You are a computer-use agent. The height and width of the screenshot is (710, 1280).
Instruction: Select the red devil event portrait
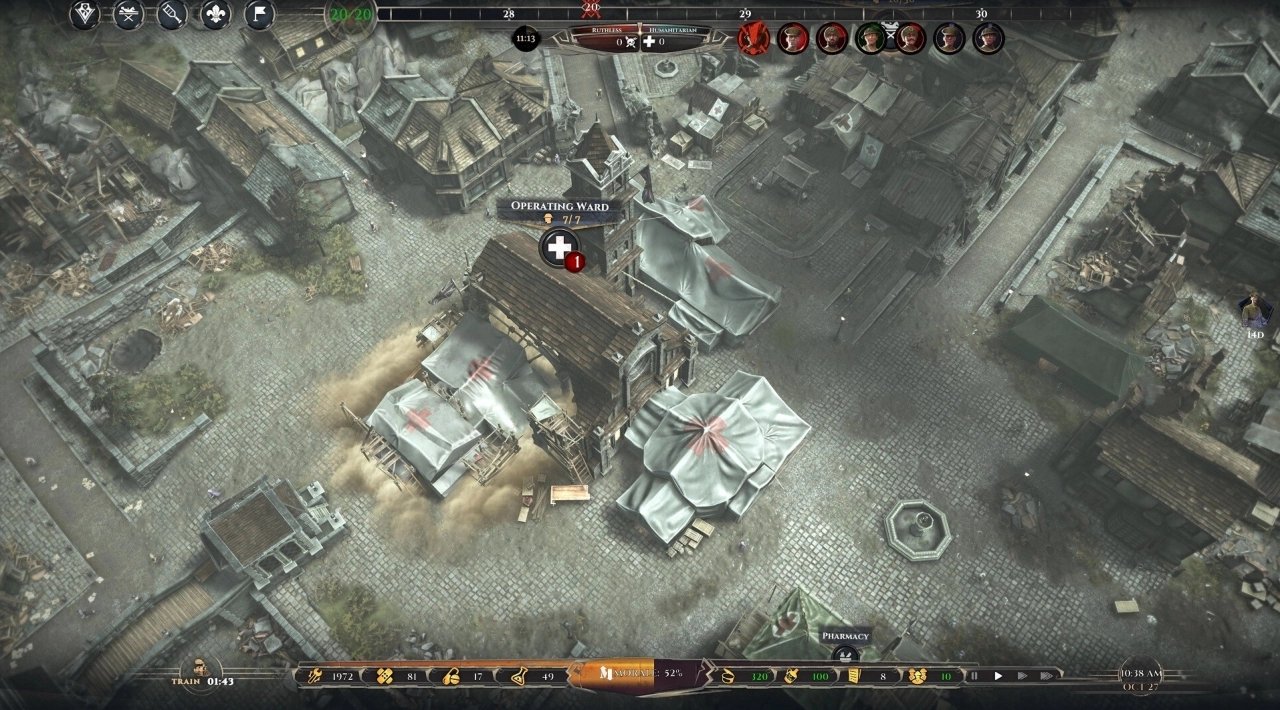[753, 39]
